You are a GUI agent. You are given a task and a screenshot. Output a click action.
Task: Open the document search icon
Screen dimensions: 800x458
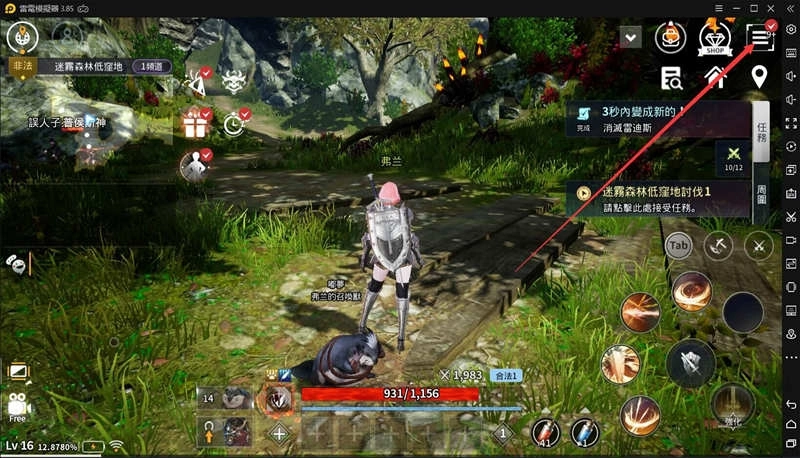pos(671,77)
